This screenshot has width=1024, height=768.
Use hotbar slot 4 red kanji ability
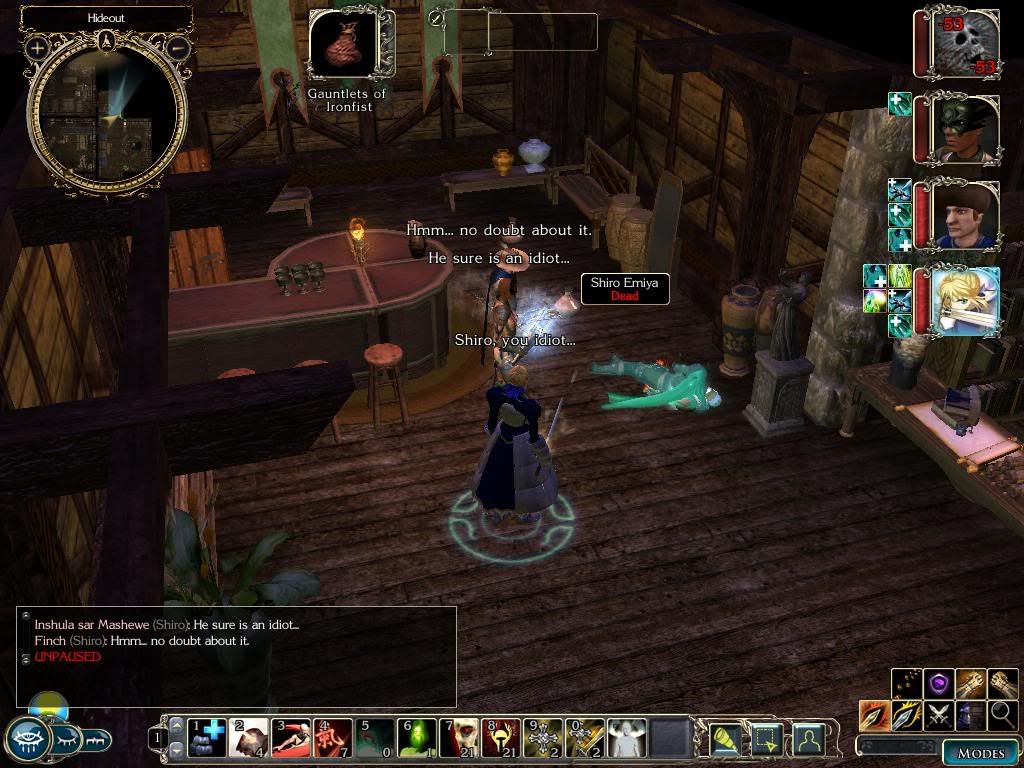click(333, 738)
